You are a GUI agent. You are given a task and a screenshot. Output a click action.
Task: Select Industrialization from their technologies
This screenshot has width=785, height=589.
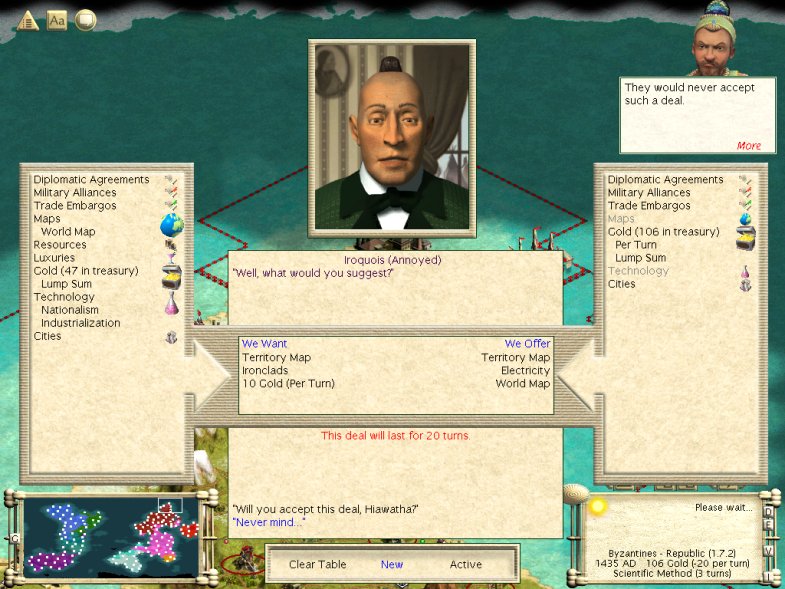click(x=80, y=323)
